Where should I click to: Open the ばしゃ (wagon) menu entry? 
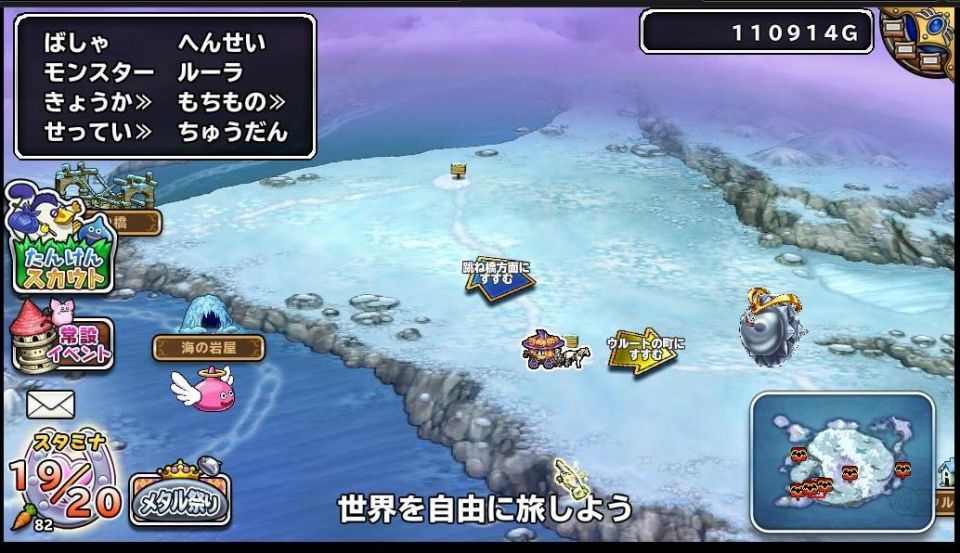click(76, 43)
